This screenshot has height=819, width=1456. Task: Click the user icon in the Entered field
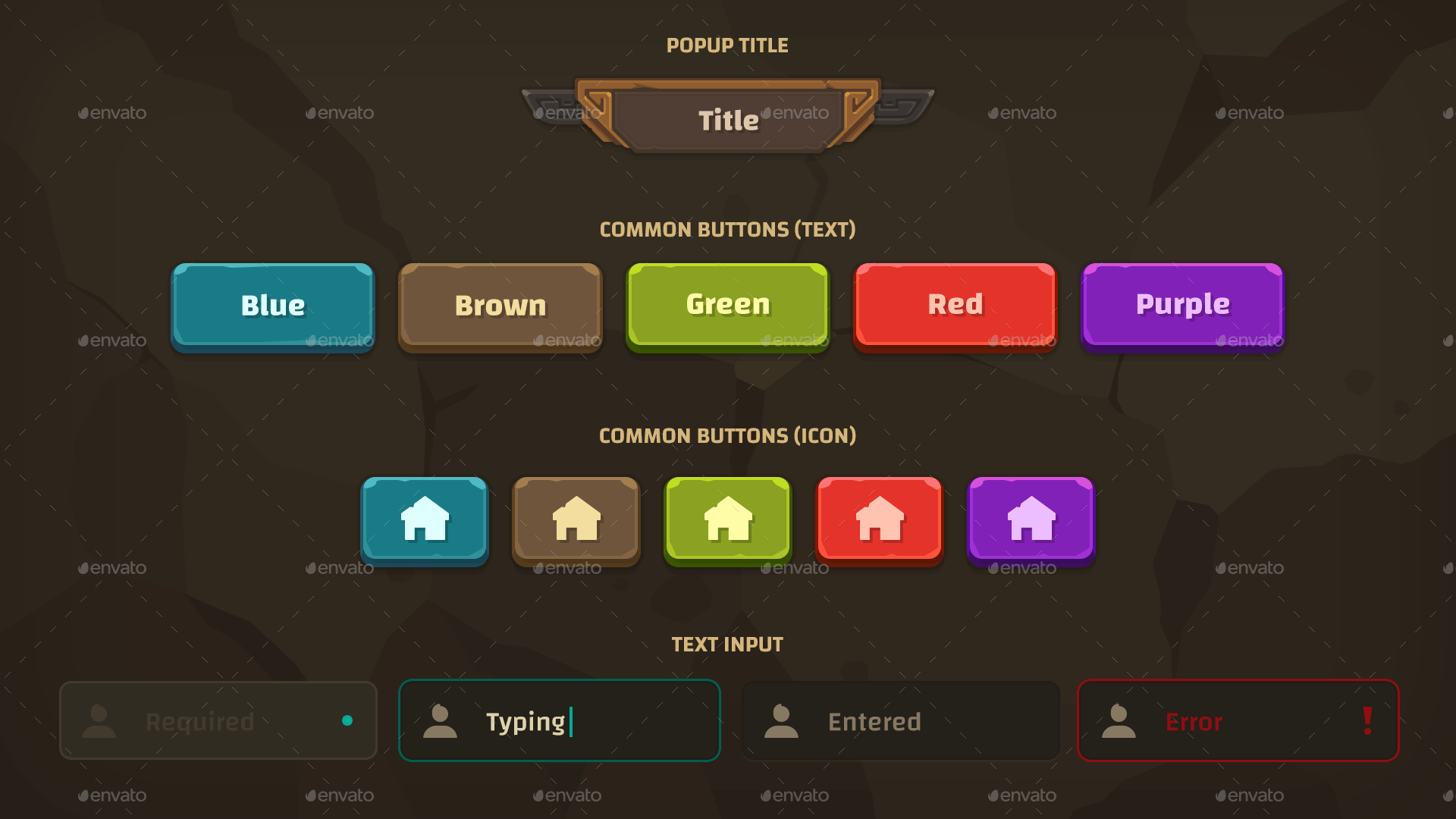783,720
